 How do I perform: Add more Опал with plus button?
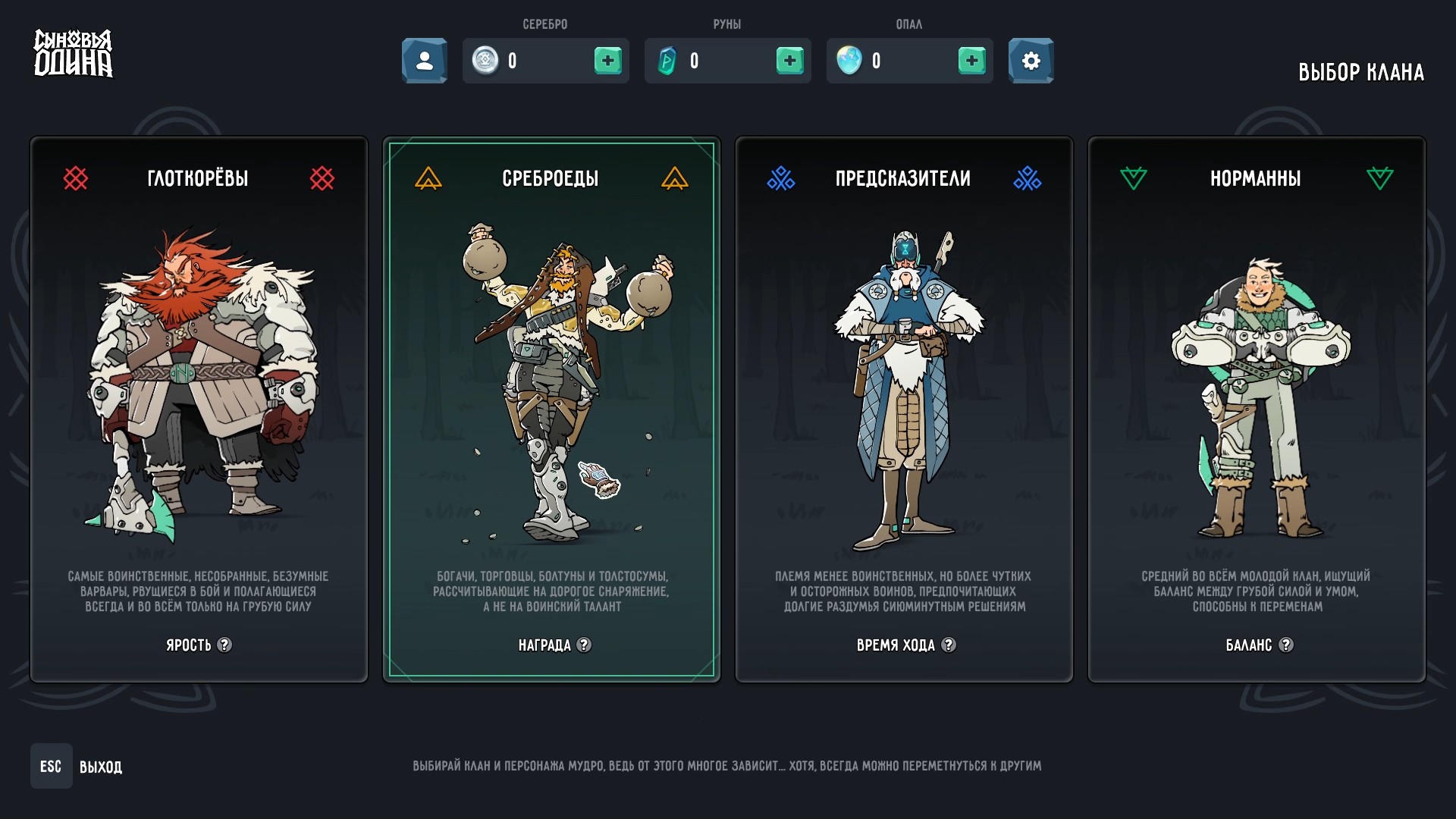coord(971,61)
